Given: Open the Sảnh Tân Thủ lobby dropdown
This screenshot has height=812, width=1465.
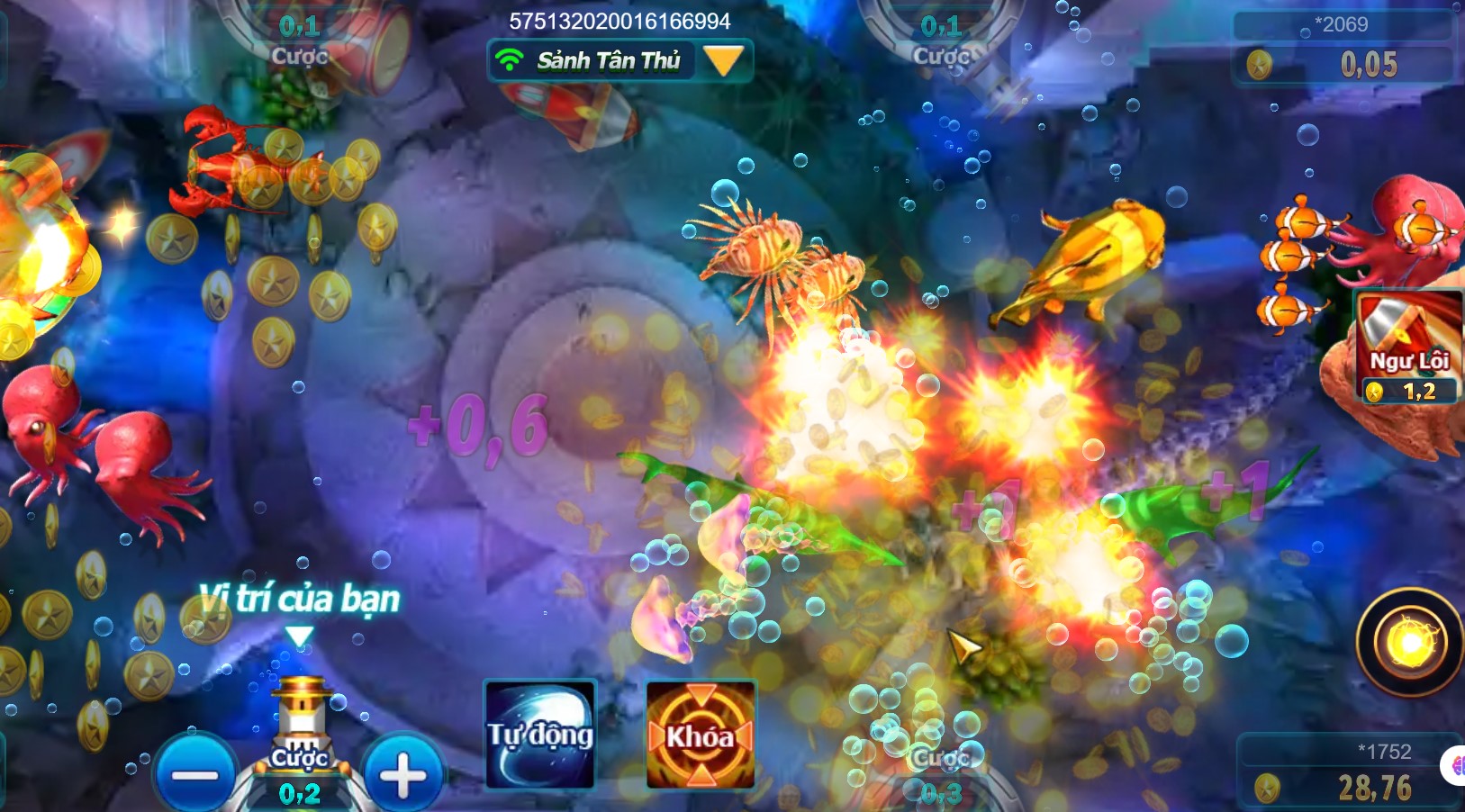Looking at the screenshot, I should [723, 61].
